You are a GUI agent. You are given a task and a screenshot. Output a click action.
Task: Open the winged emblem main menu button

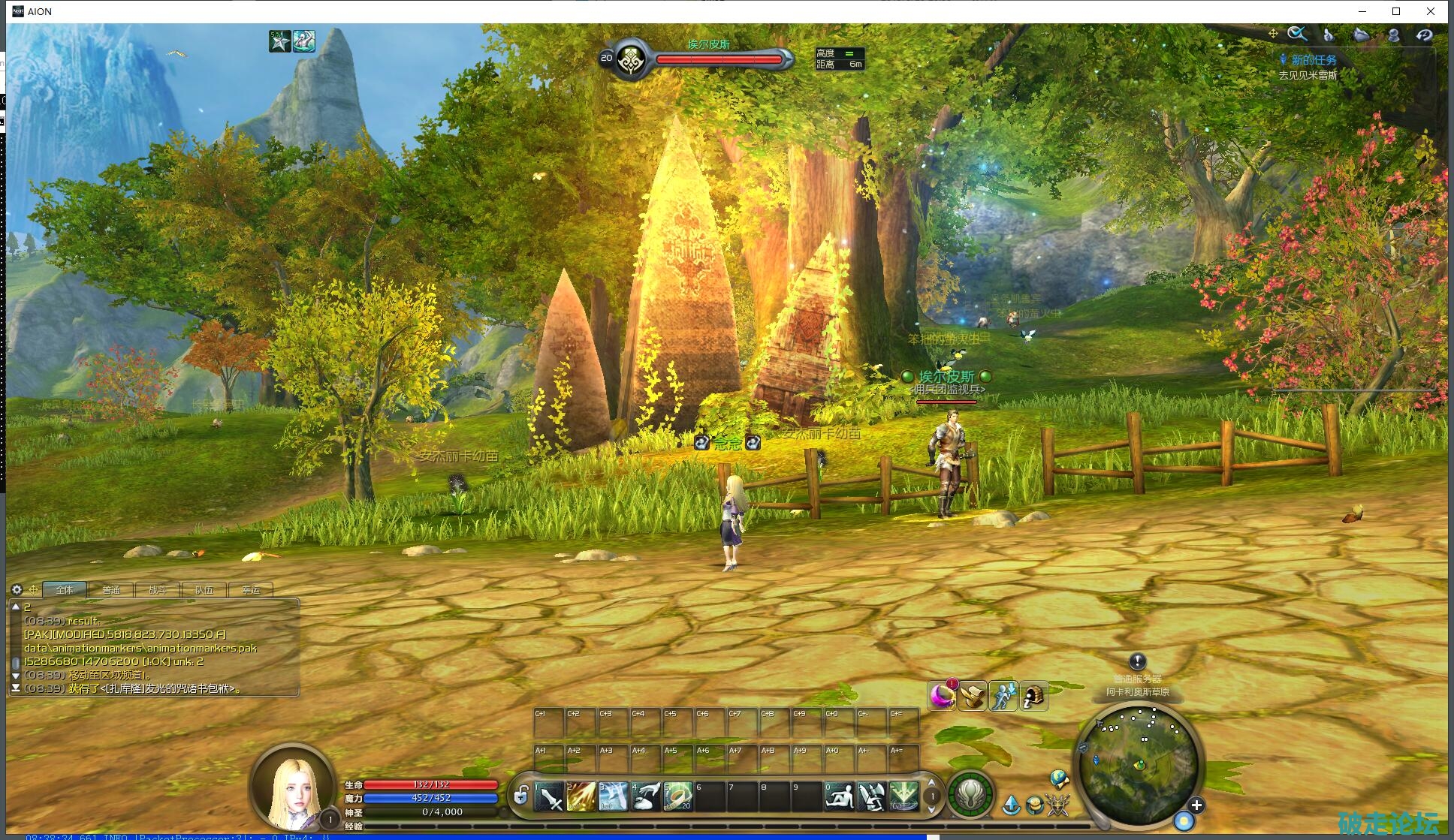971,794
